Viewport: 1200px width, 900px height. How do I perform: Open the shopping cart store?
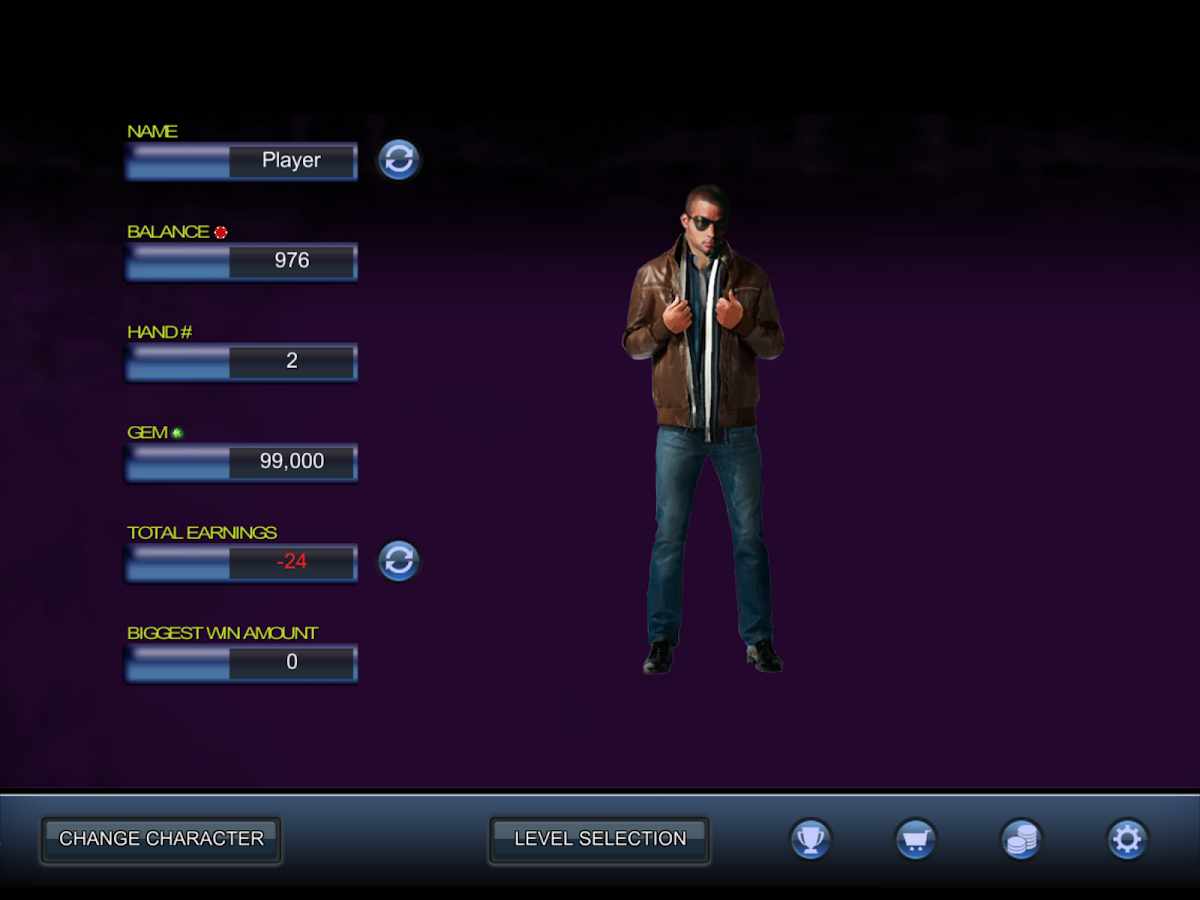[915, 839]
